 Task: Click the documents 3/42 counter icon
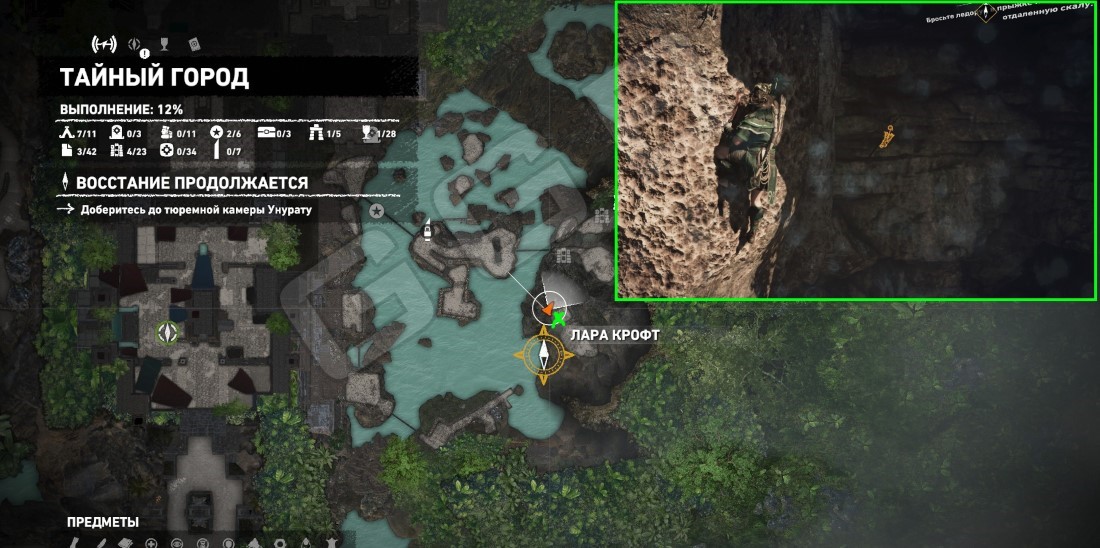tap(66, 151)
